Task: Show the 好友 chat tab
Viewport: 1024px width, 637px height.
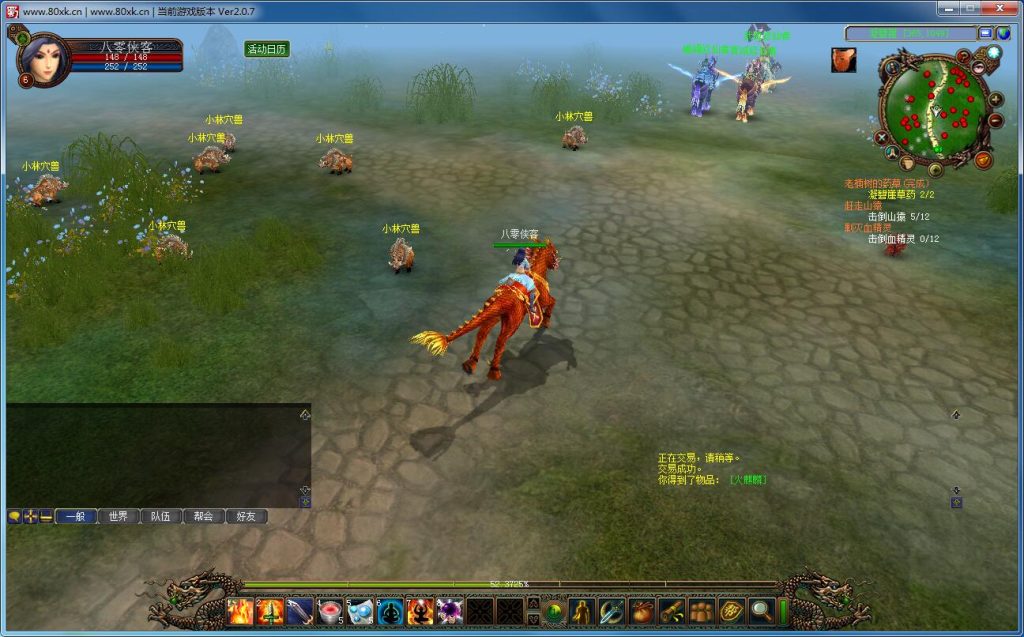Action: 247,516
